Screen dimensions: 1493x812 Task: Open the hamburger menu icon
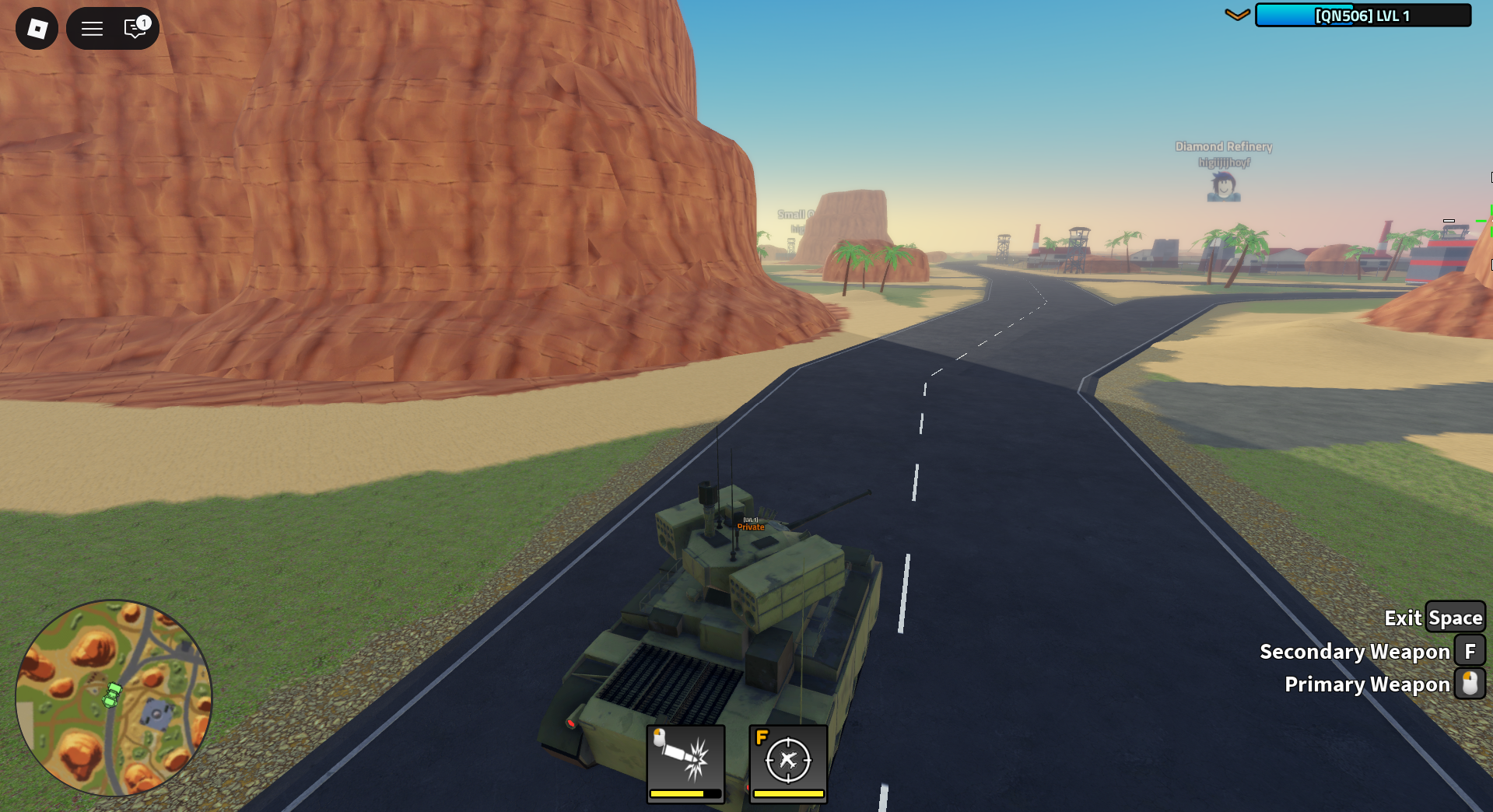point(91,28)
